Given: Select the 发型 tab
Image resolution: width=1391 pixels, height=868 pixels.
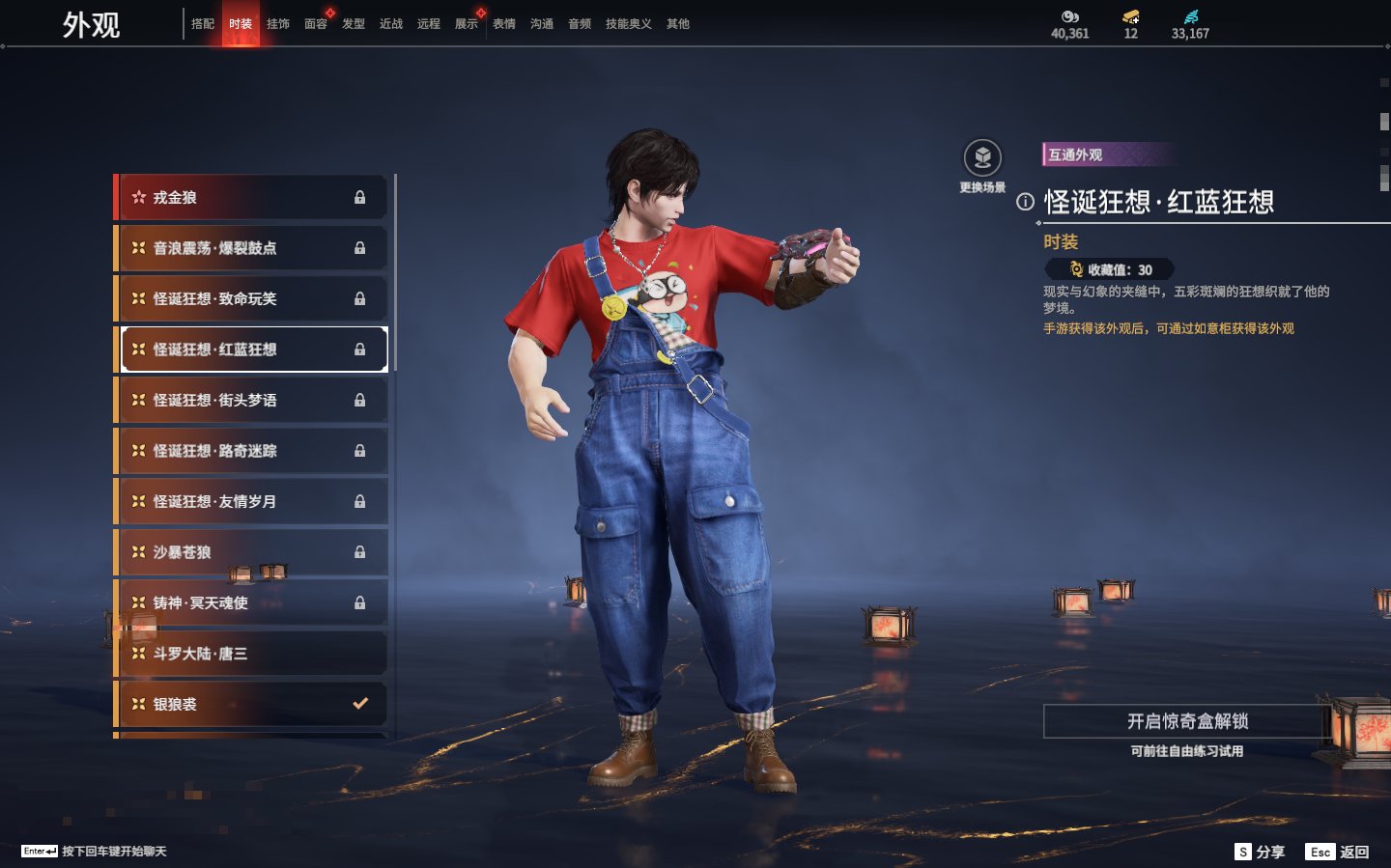Looking at the screenshot, I should tap(354, 24).
